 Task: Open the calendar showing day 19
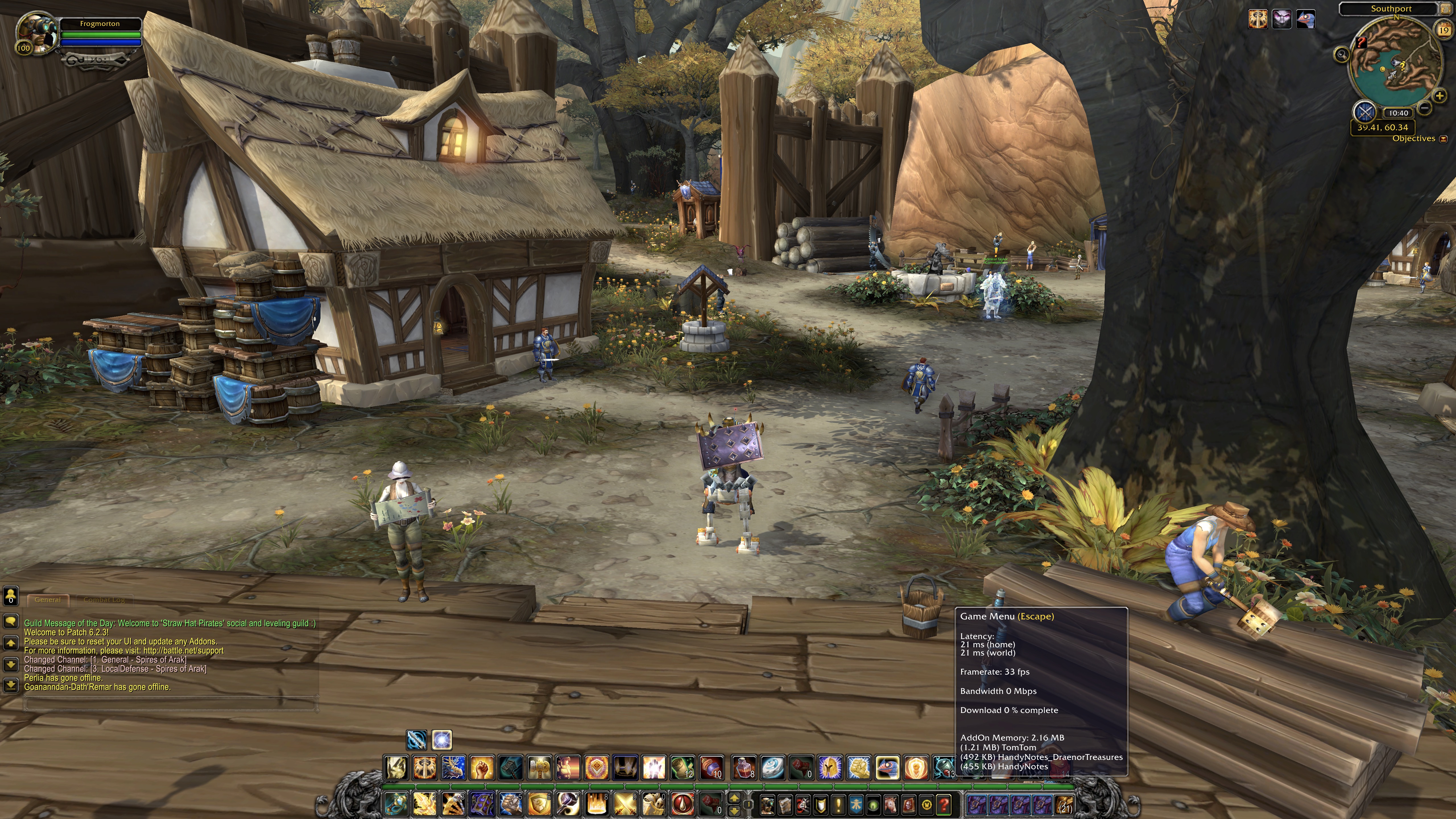[1444, 31]
